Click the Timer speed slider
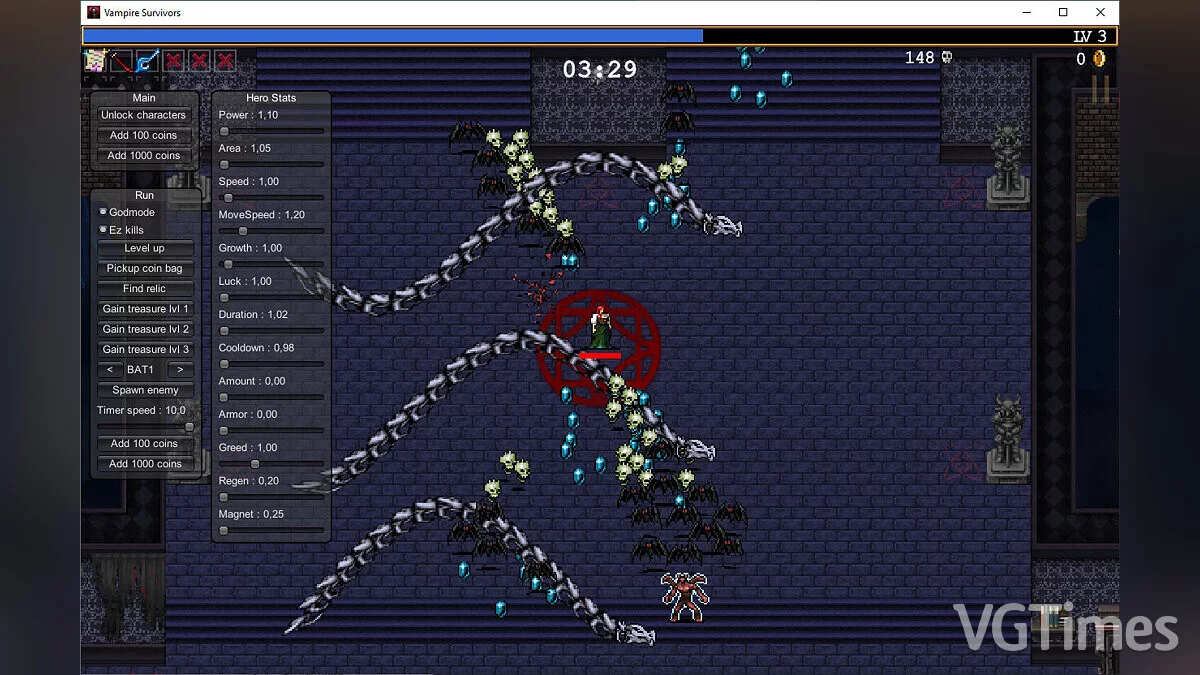Screen dimensions: 1200x675 point(144,427)
